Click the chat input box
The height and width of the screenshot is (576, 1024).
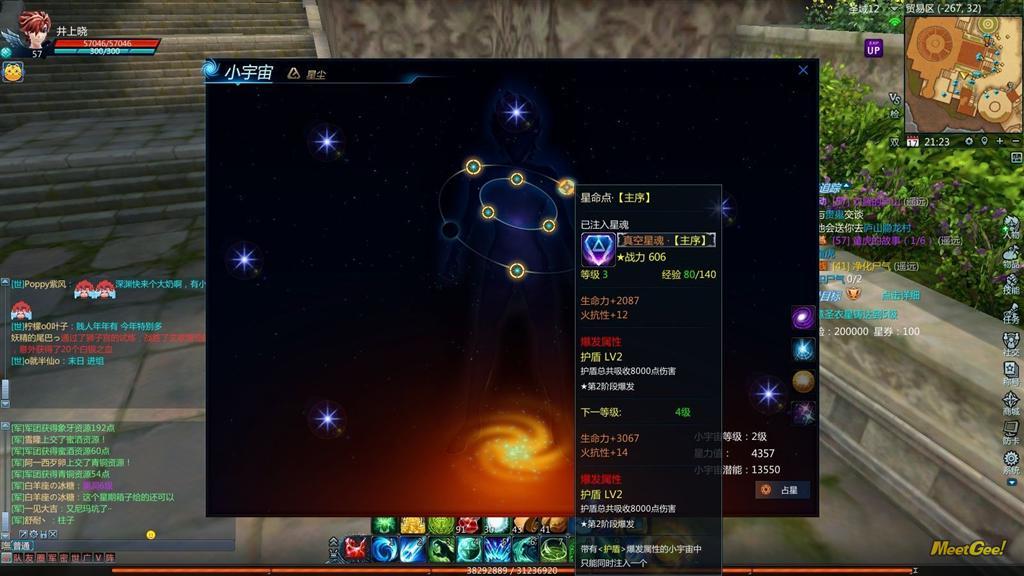click(120, 545)
